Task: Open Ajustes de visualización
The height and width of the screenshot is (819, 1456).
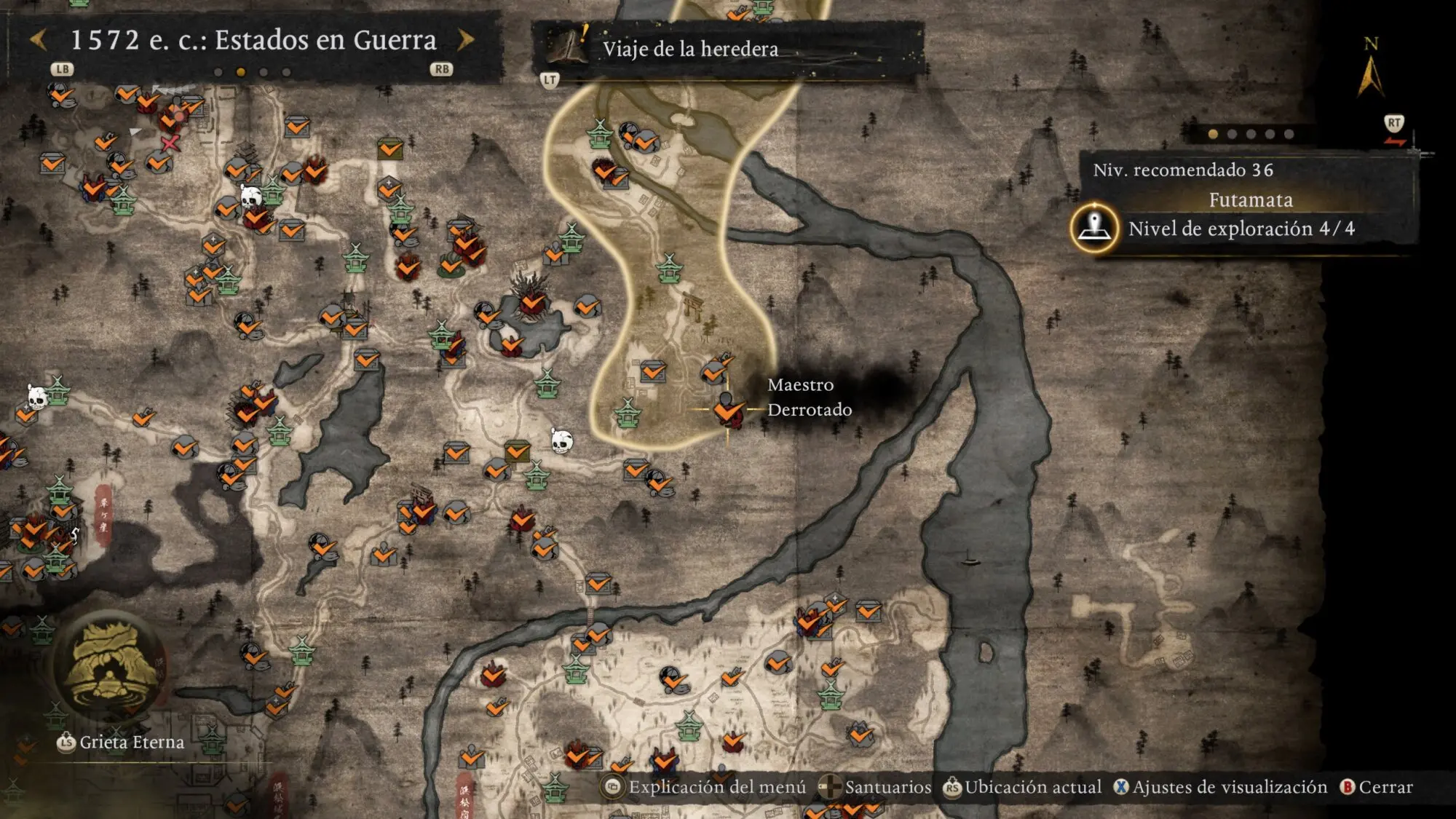Action: point(1221,787)
